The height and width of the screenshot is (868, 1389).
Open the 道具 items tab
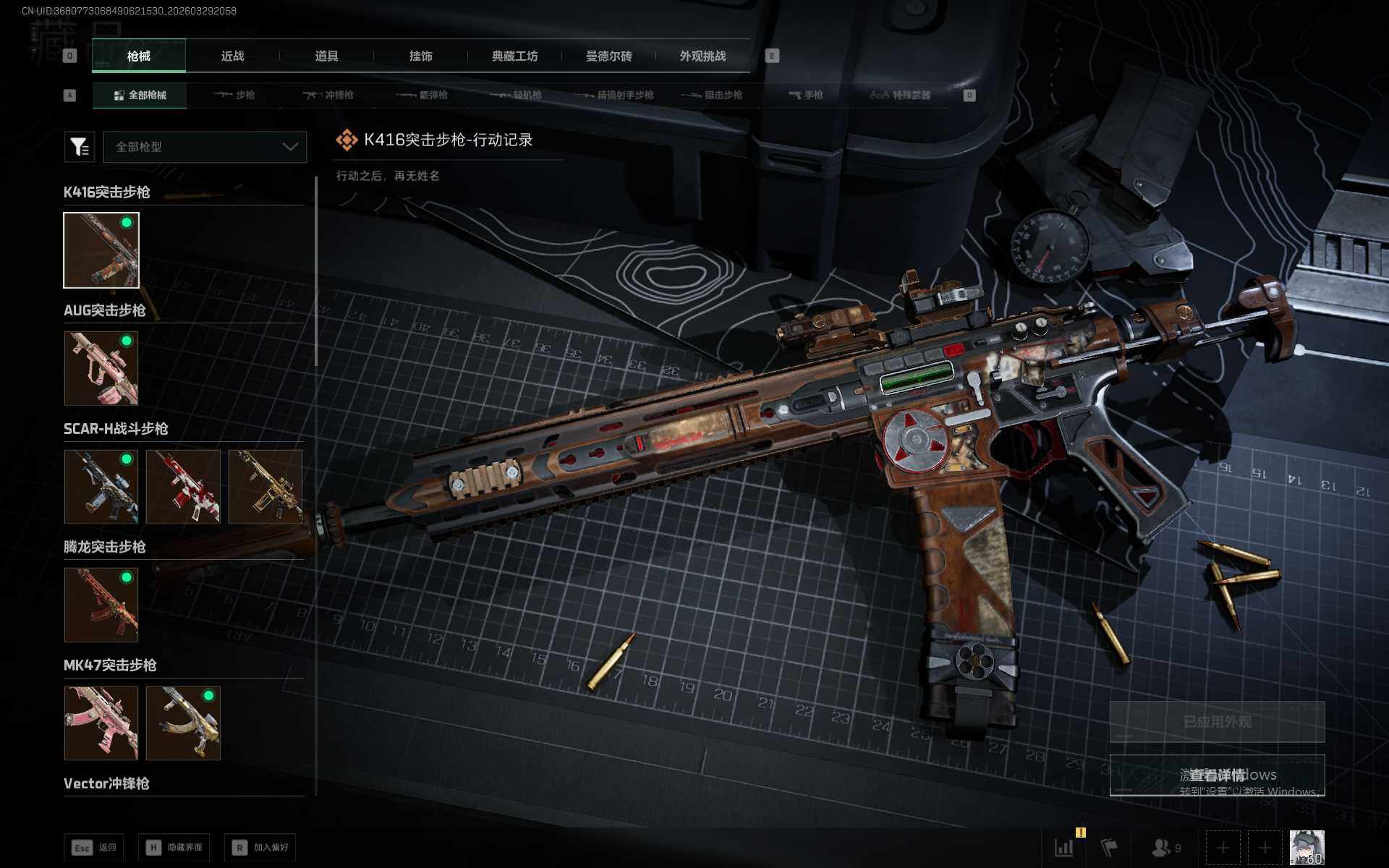pyautogui.click(x=326, y=56)
